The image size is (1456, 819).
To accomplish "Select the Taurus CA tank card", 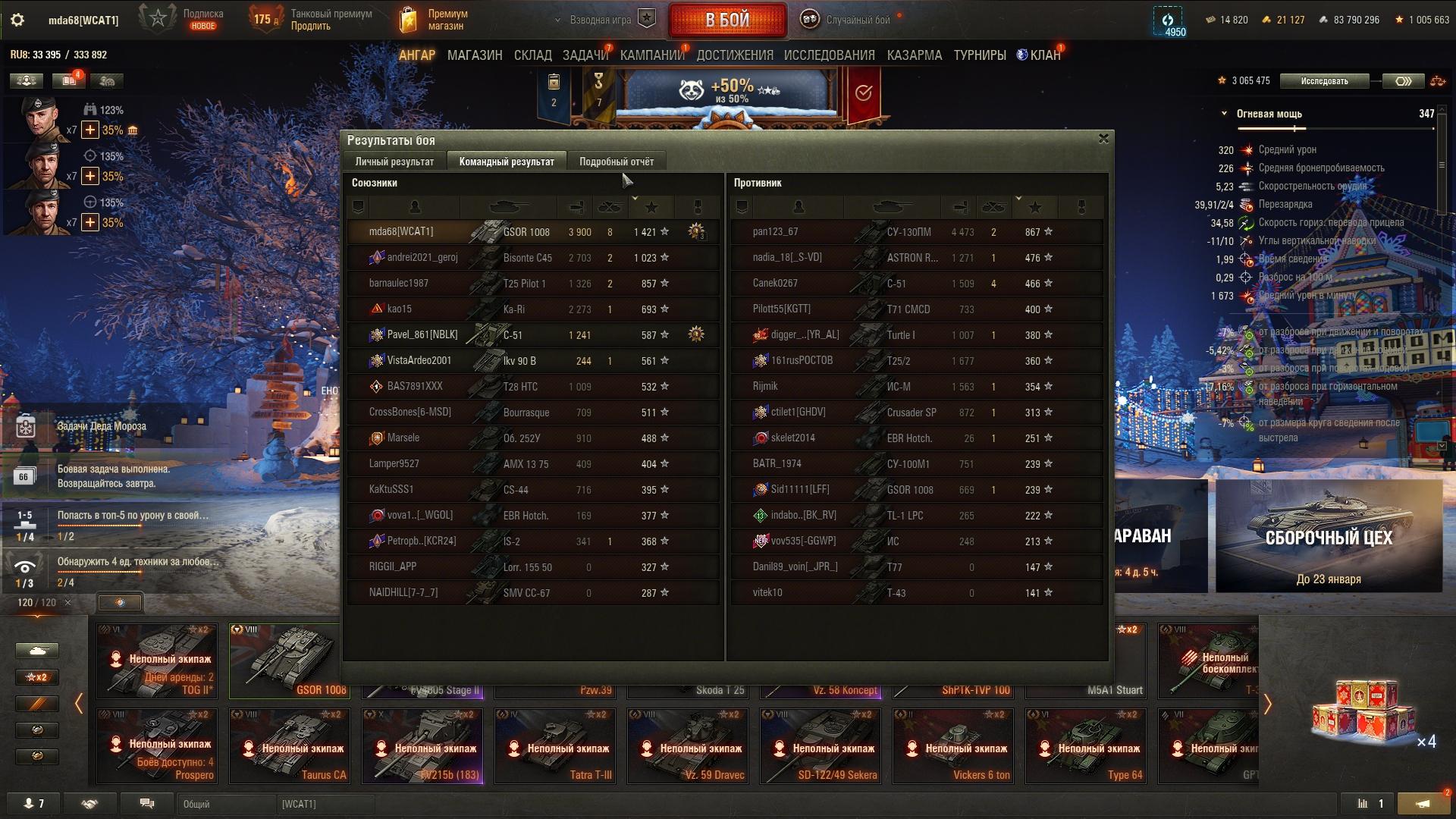I will (x=289, y=745).
